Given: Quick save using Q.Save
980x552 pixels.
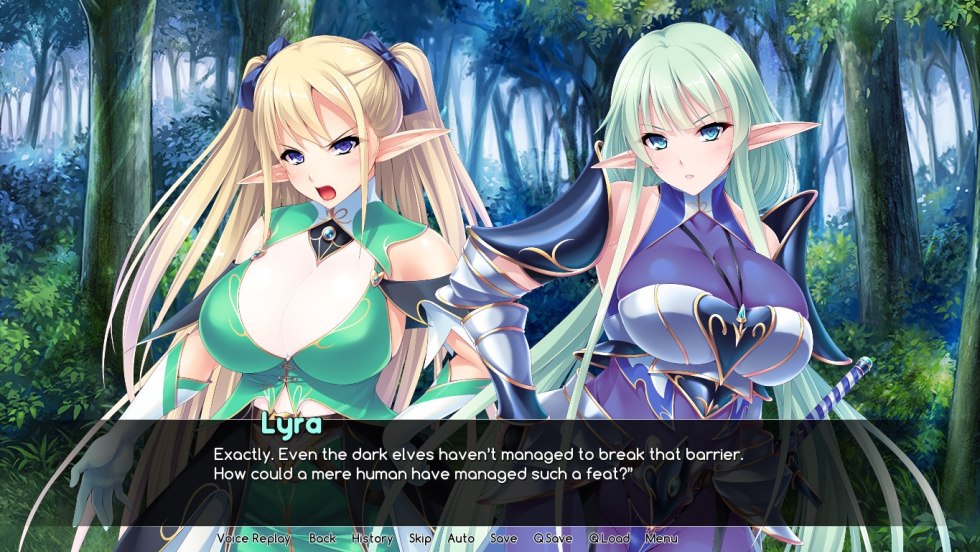Looking at the screenshot, I should coord(552,538).
